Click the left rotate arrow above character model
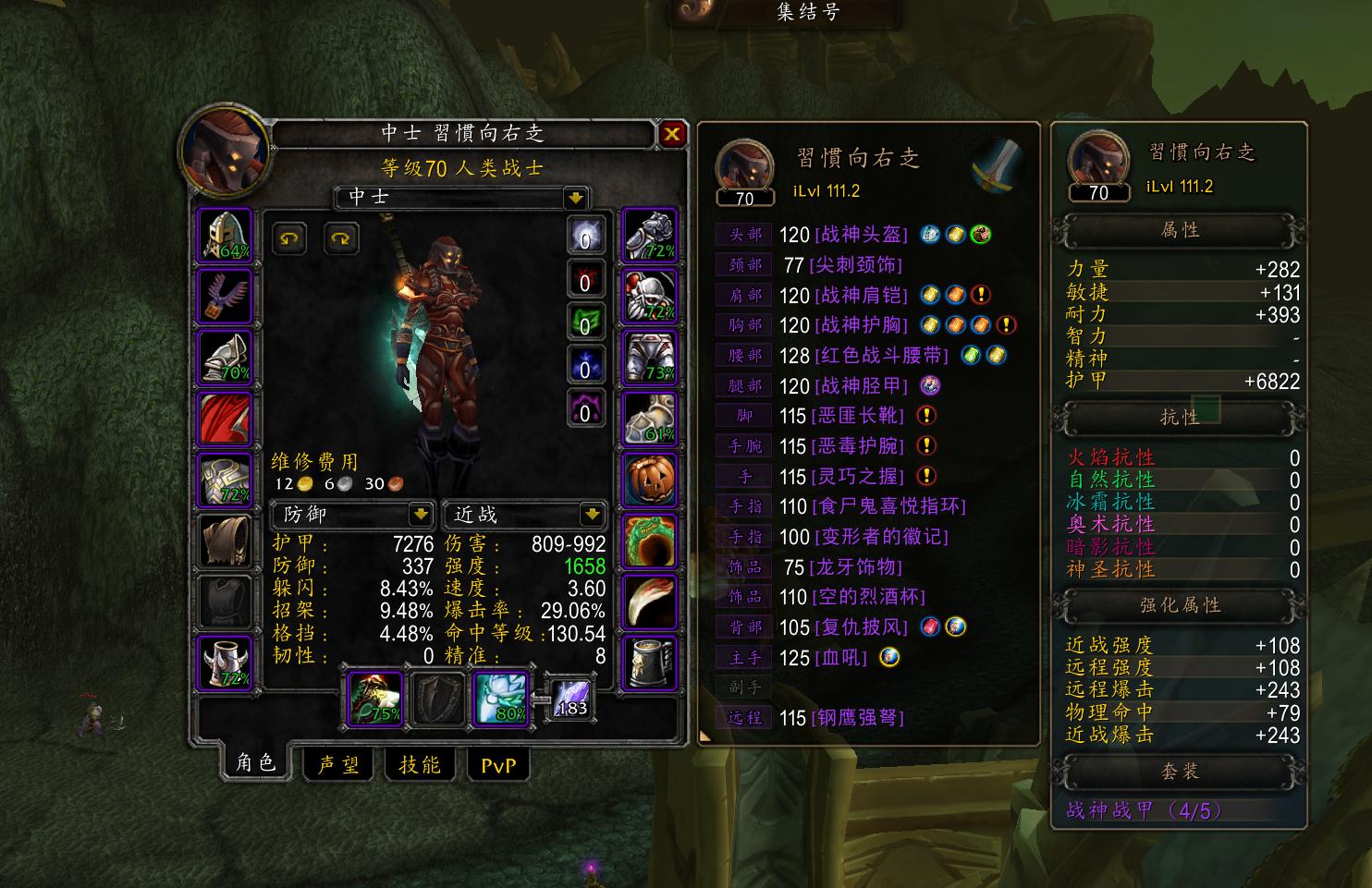Screen dimensions: 1372x888 [288, 239]
